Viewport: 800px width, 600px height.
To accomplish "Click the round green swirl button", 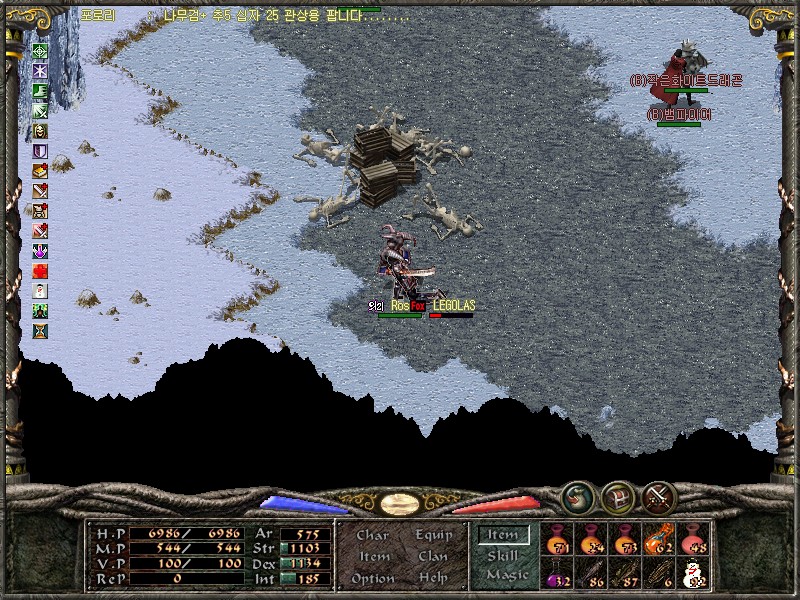I will pos(576,496).
